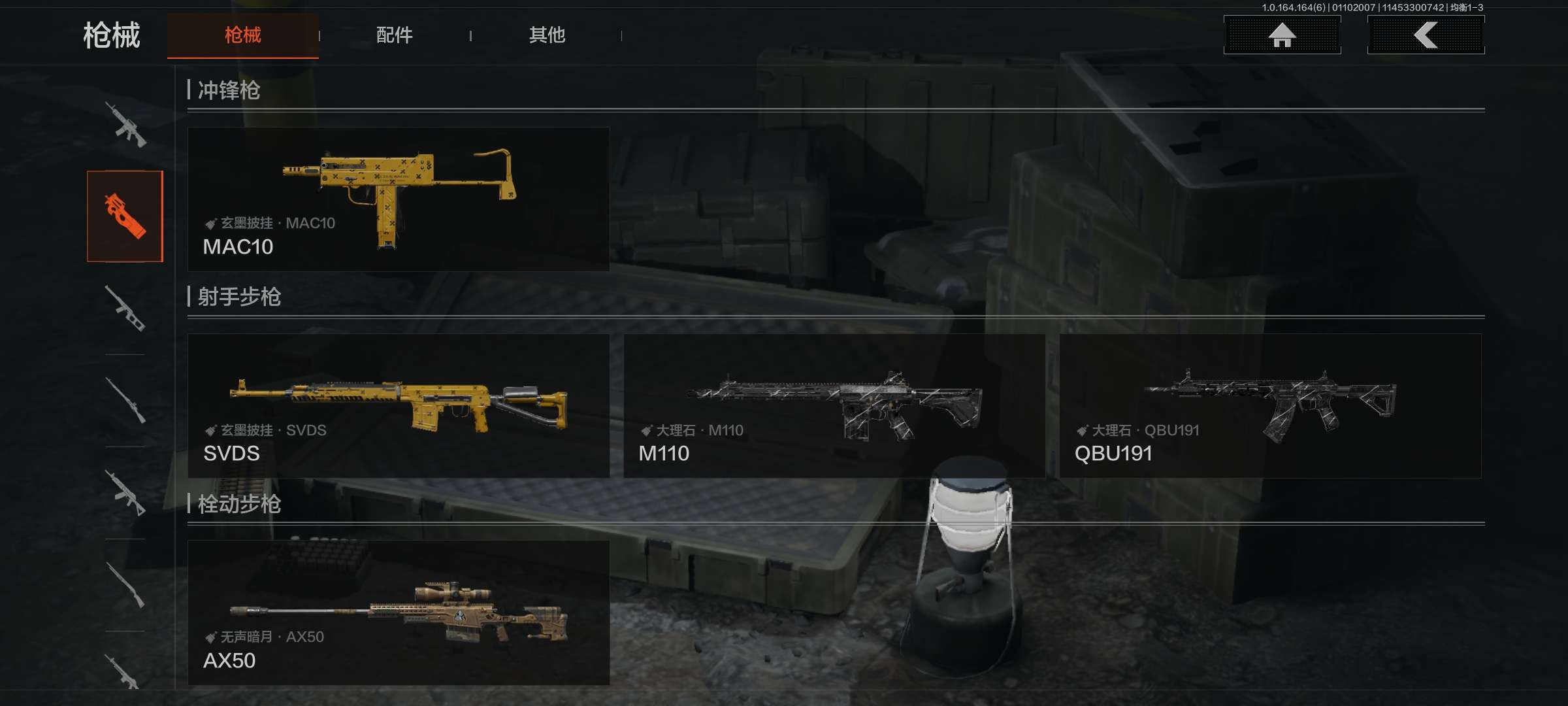
Task: Switch to the 枪械 tab
Action: click(242, 35)
